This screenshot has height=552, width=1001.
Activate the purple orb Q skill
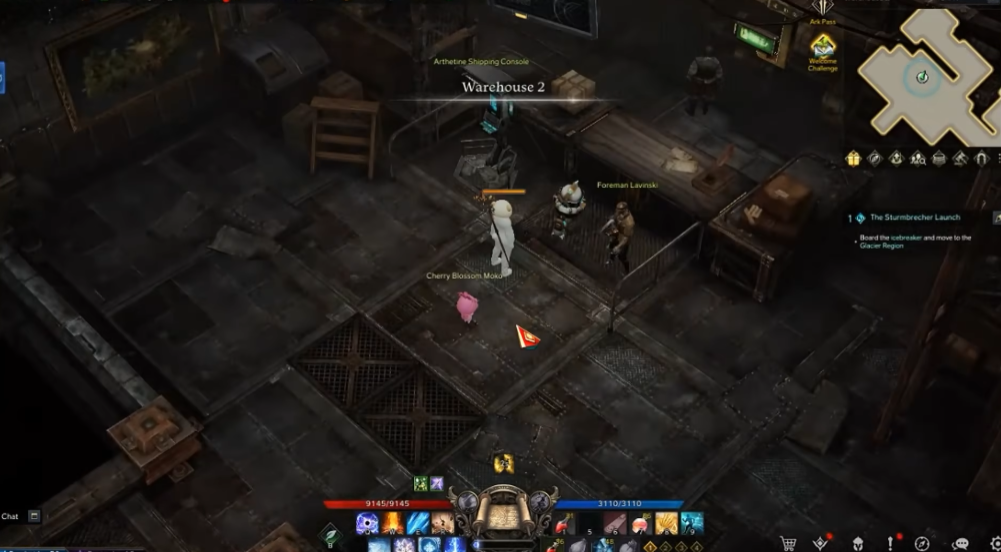pyautogui.click(x=367, y=523)
